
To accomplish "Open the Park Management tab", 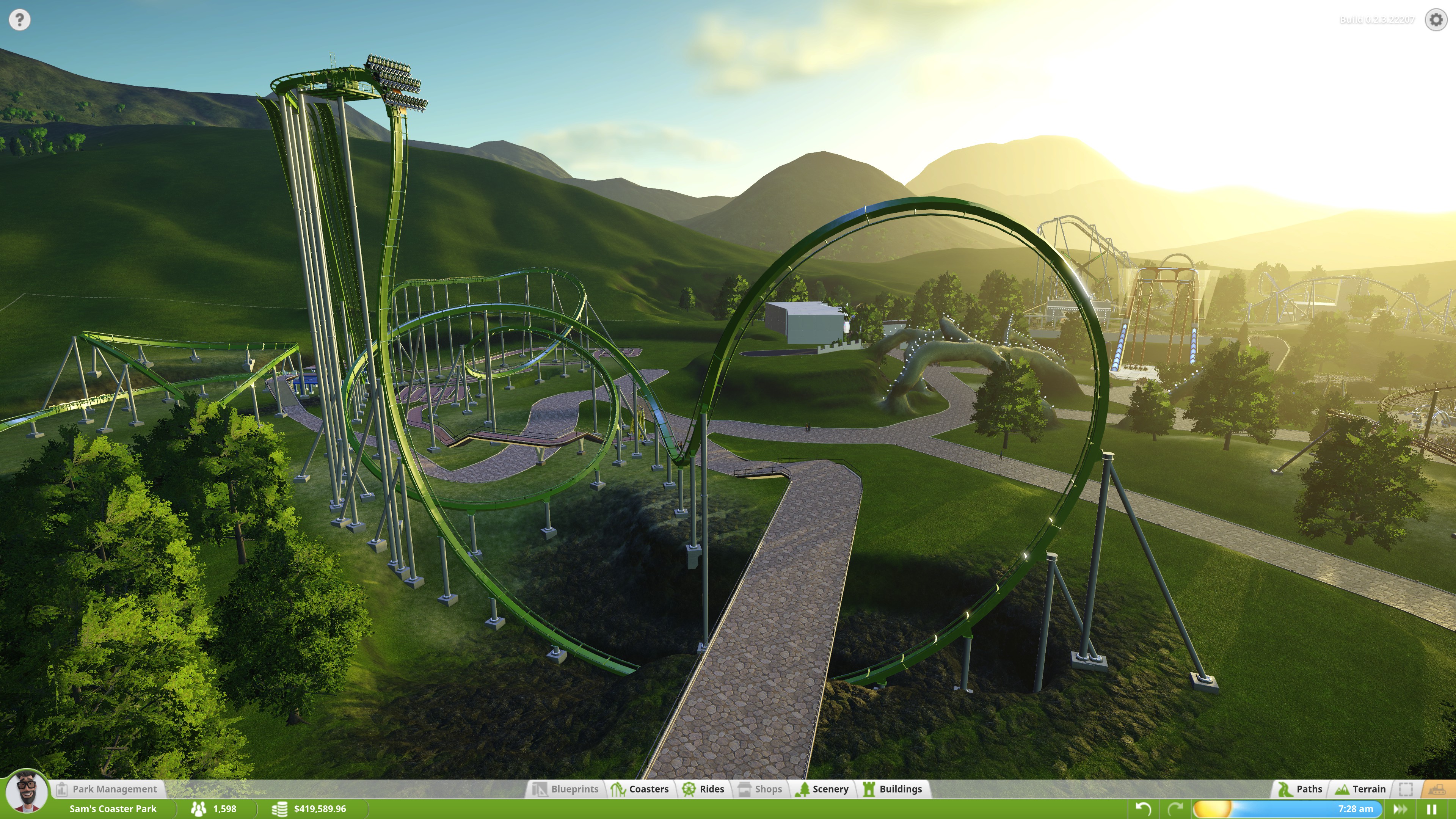I will 108,789.
